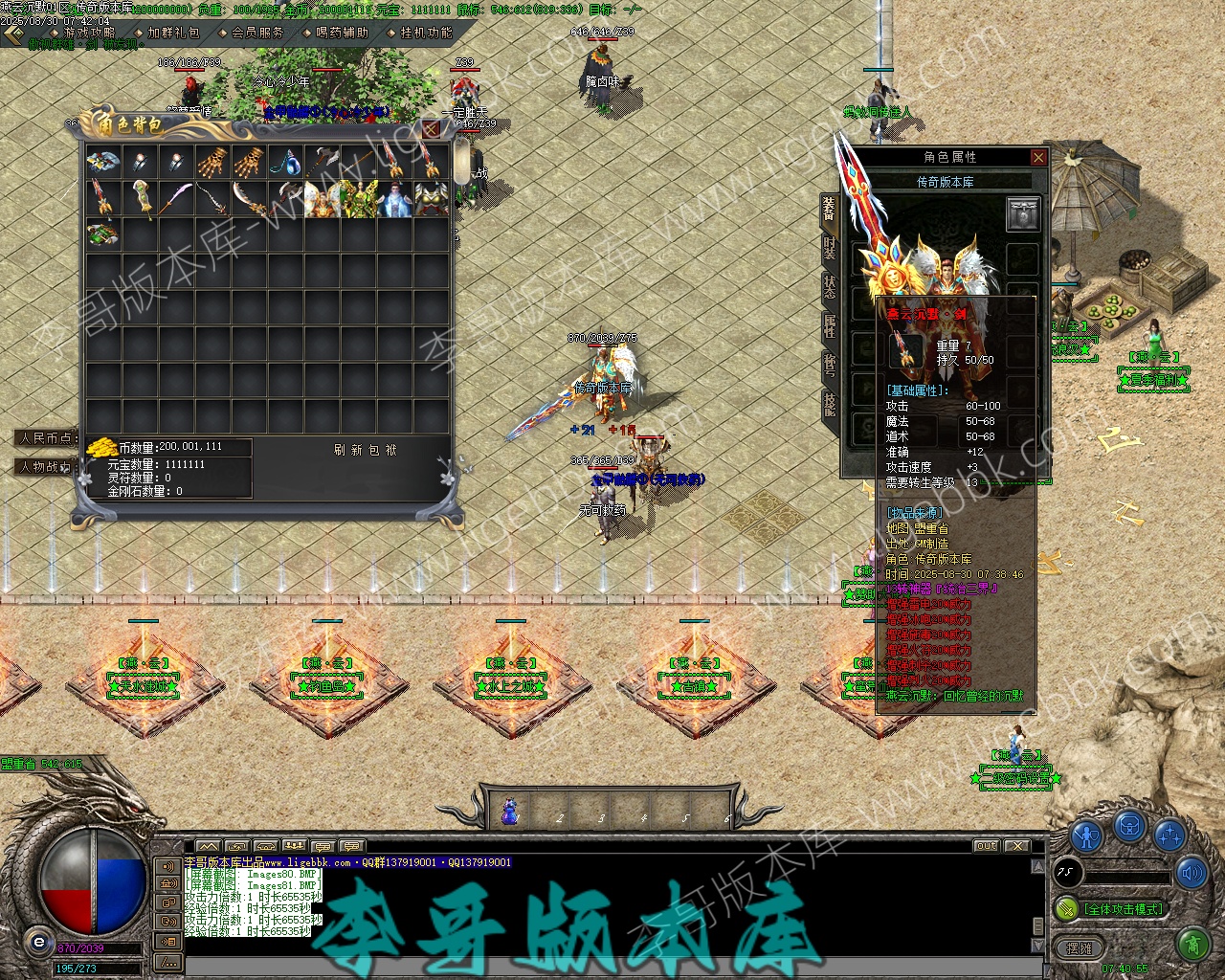Image resolution: width=1225 pixels, height=980 pixels.
Task: Select the blue-robed costume item in bag
Action: [394, 199]
